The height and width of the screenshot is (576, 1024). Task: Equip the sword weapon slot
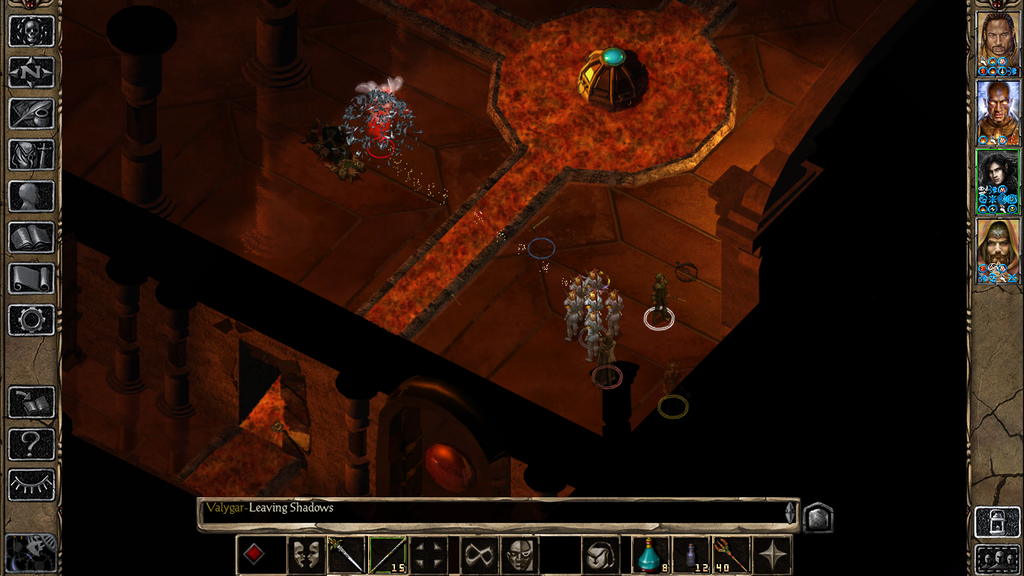[x=346, y=555]
